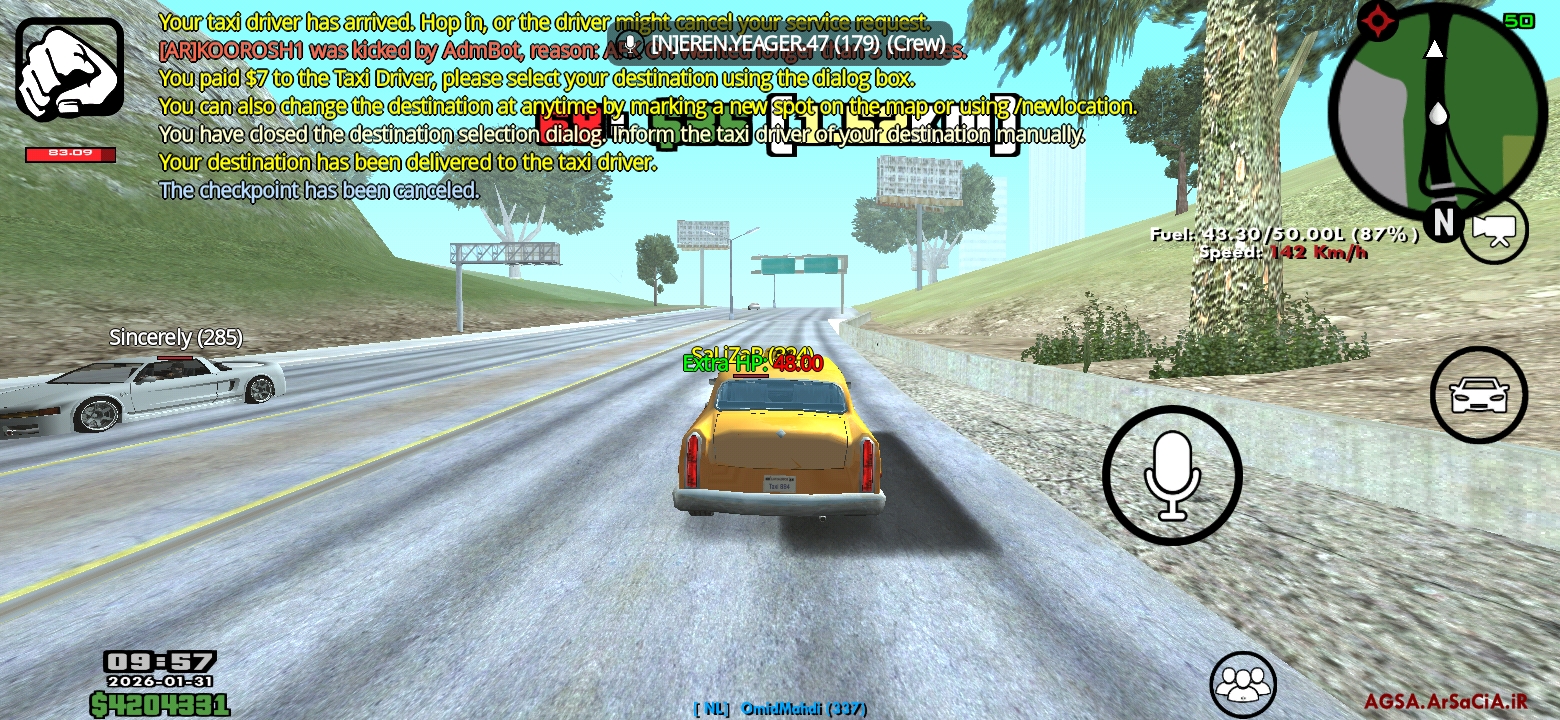Viewport: 1560px width, 720px height.
Task: Tap the round car icon button
Action: tap(1478, 395)
